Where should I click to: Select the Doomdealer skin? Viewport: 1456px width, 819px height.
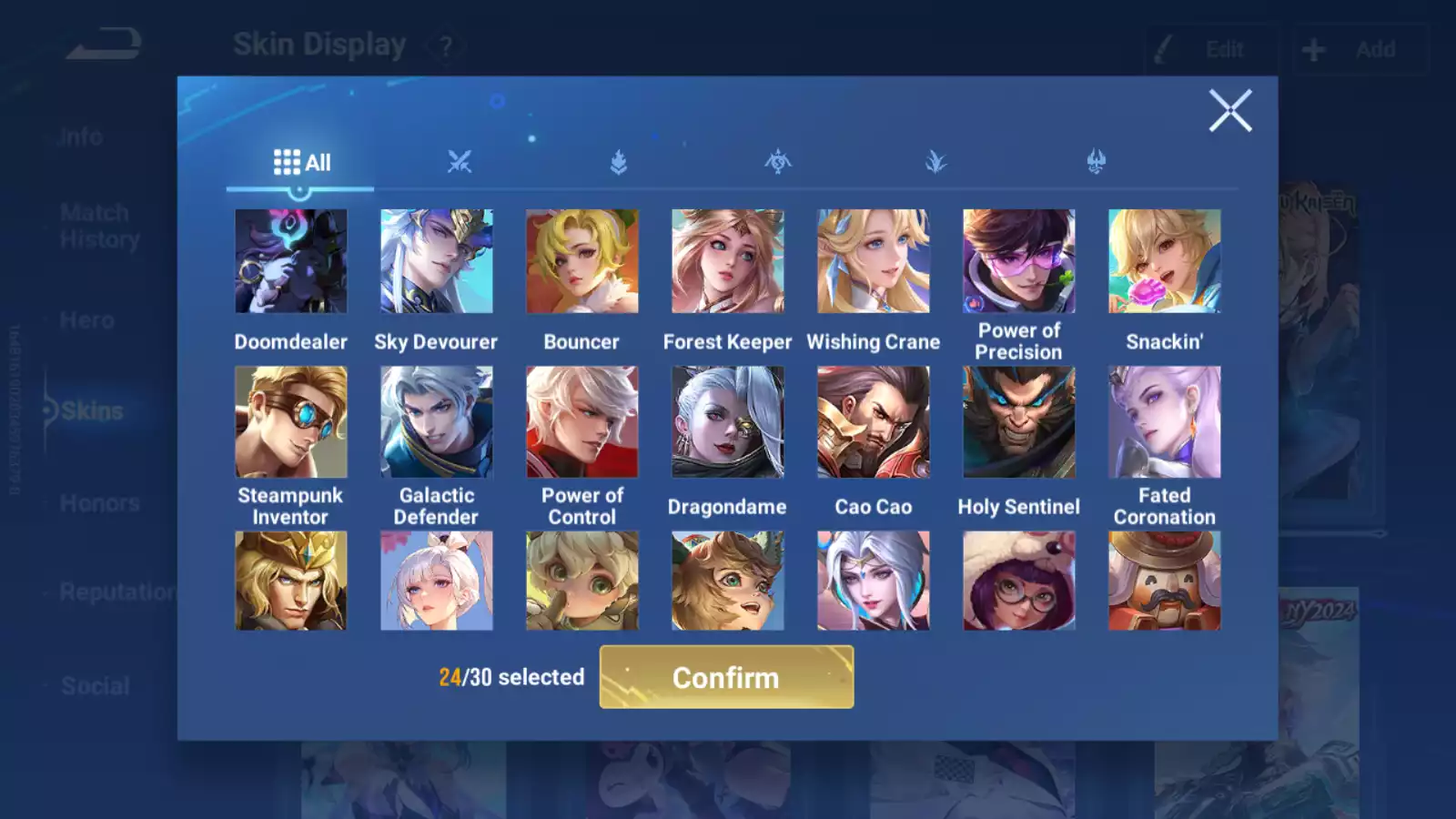click(x=291, y=261)
